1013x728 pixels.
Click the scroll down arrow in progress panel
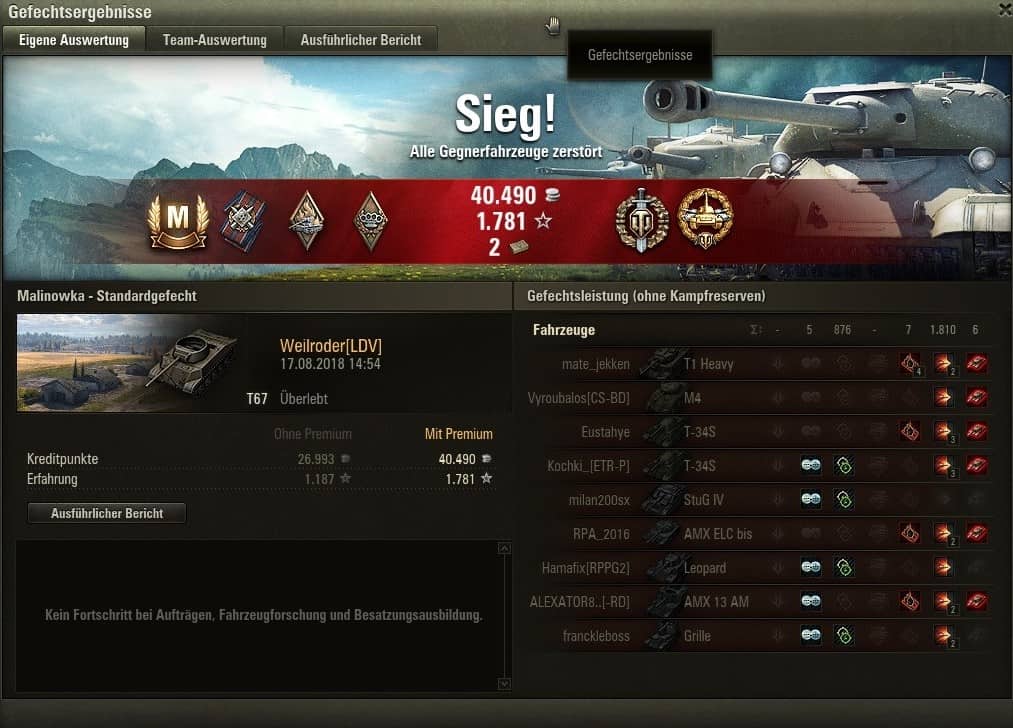click(x=504, y=684)
